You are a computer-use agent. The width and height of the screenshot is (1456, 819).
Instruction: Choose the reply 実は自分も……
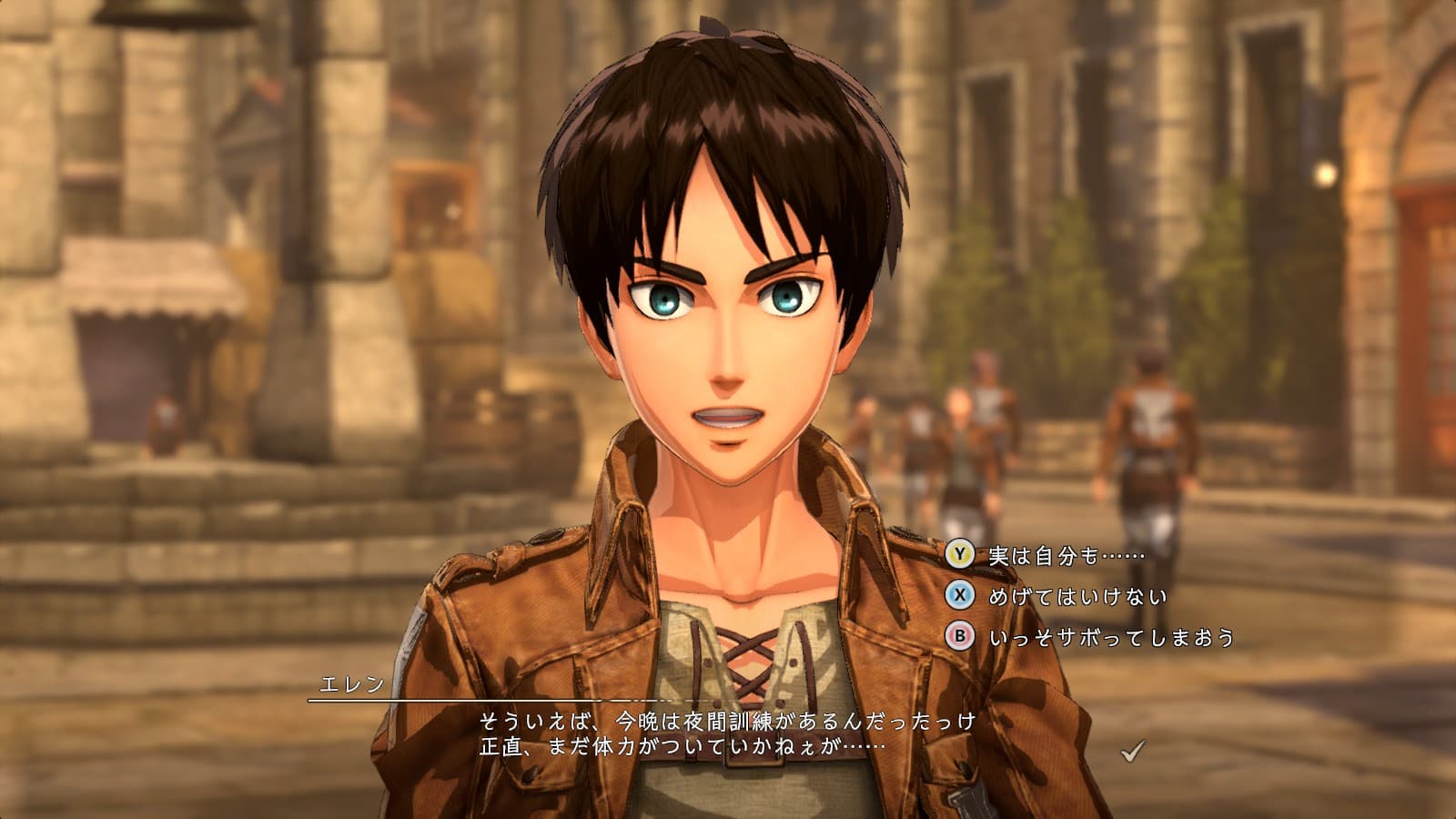pyautogui.click(x=1066, y=554)
